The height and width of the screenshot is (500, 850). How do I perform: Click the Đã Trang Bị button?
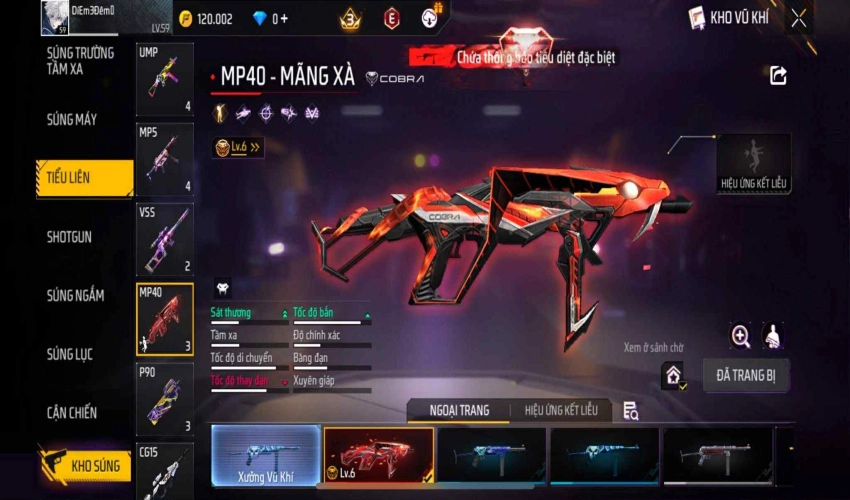point(746,375)
